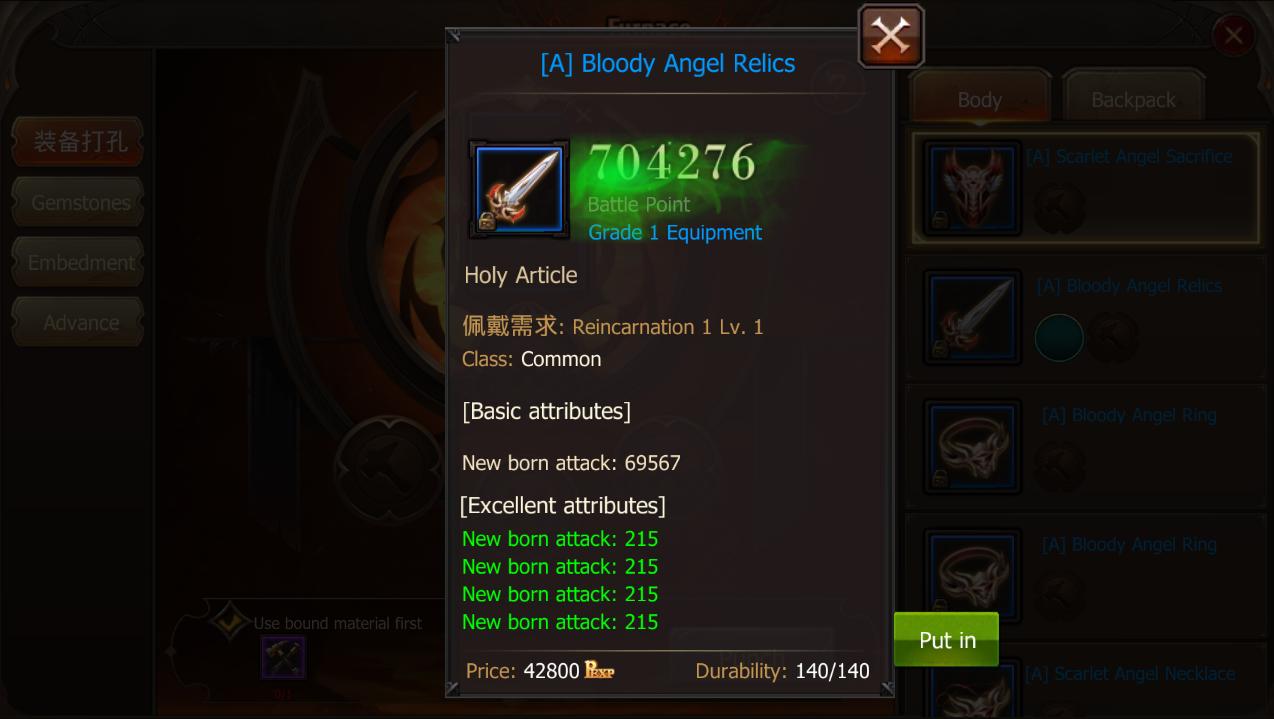
Task: Close the Bloody Angel Relics tooltip
Action: [x=890, y=37]
